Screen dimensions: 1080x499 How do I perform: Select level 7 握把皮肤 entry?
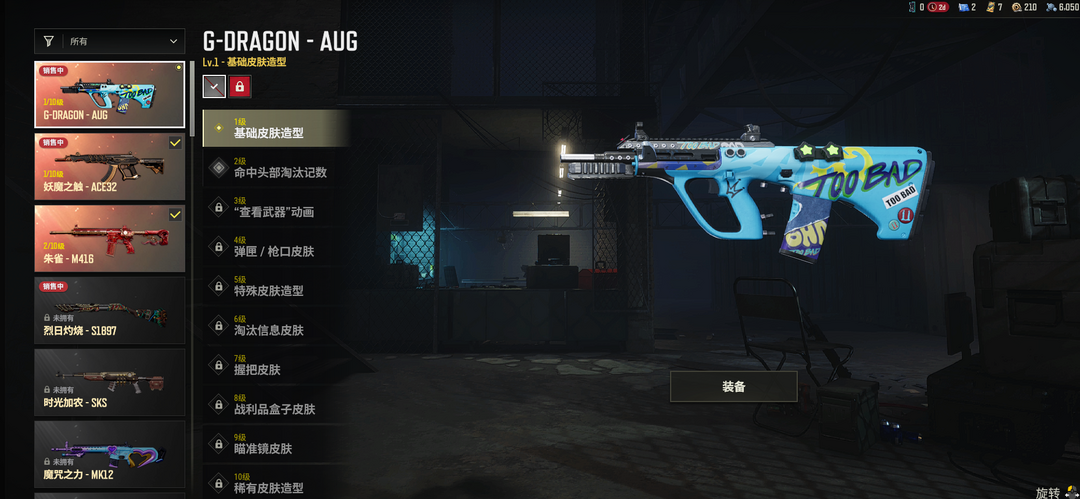pos(276,366)
